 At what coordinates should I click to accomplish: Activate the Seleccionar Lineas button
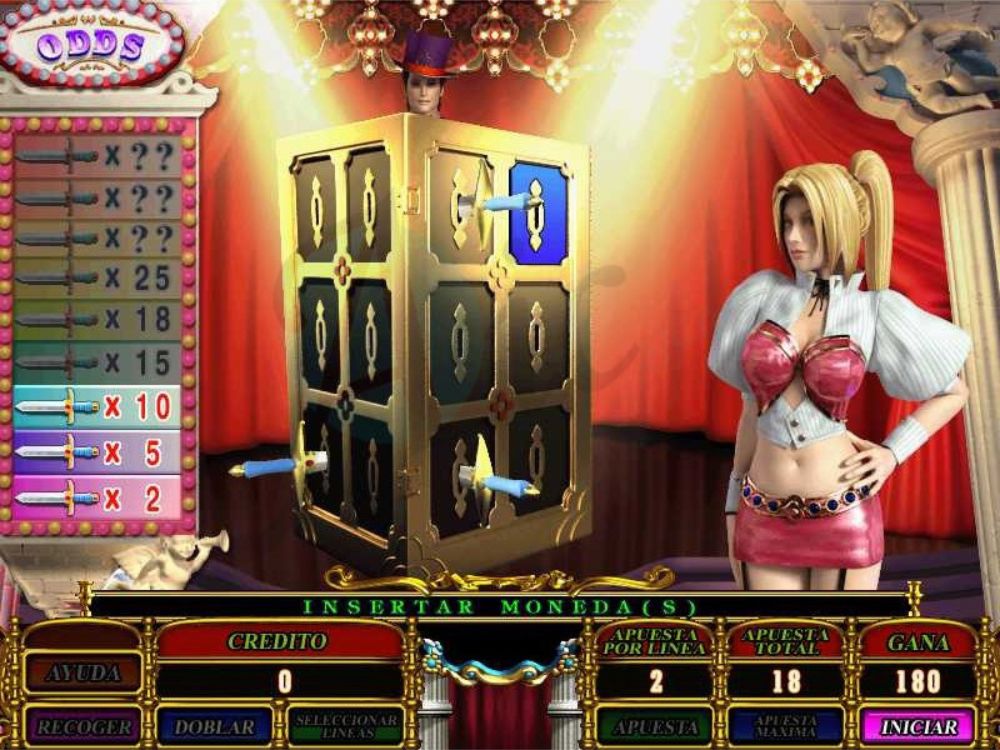[x=346, y=725]
